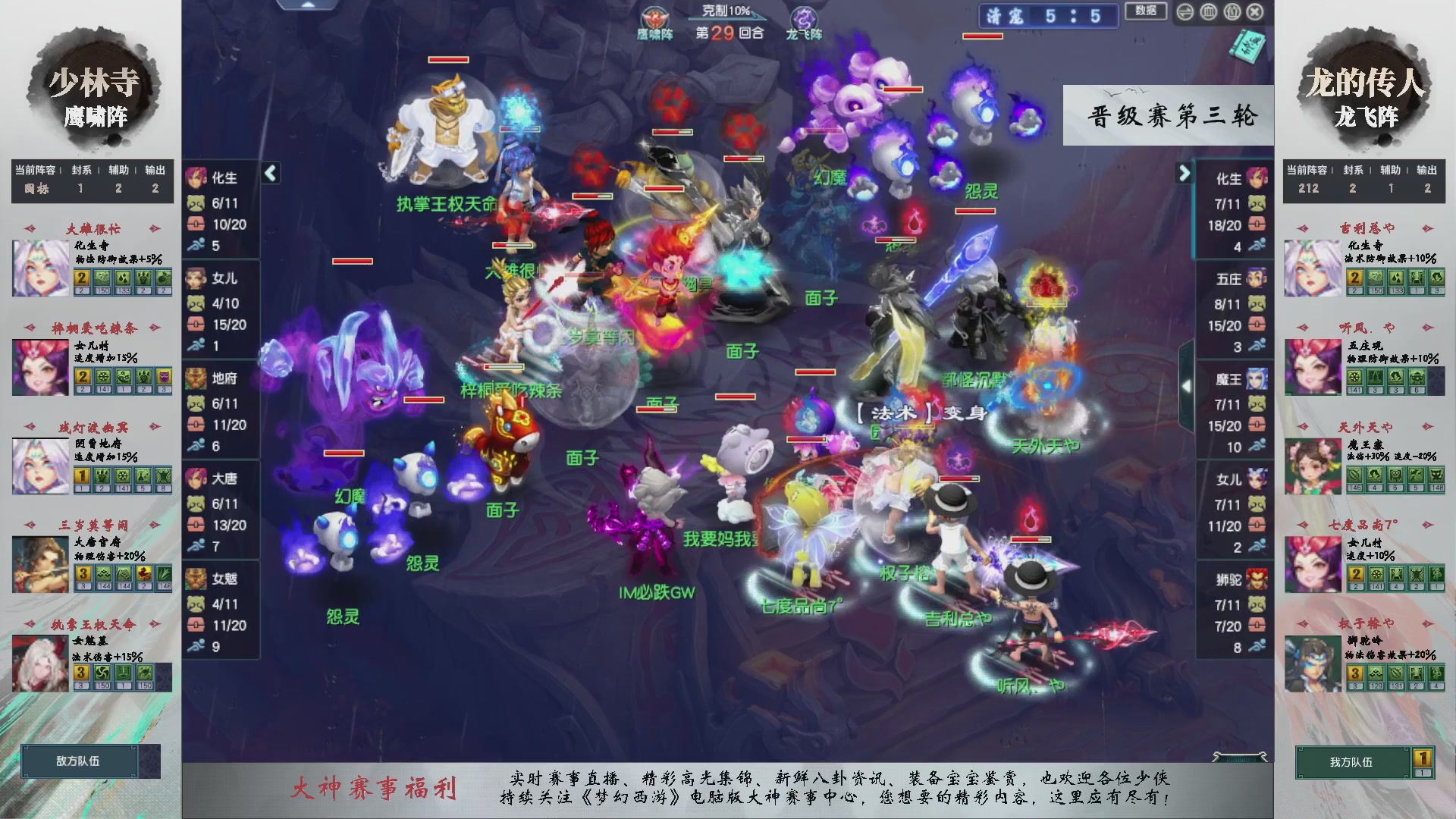Toggle the circular arrows icon in top toolbar
The image size is (1456, 819).
tap(1185, 12)
